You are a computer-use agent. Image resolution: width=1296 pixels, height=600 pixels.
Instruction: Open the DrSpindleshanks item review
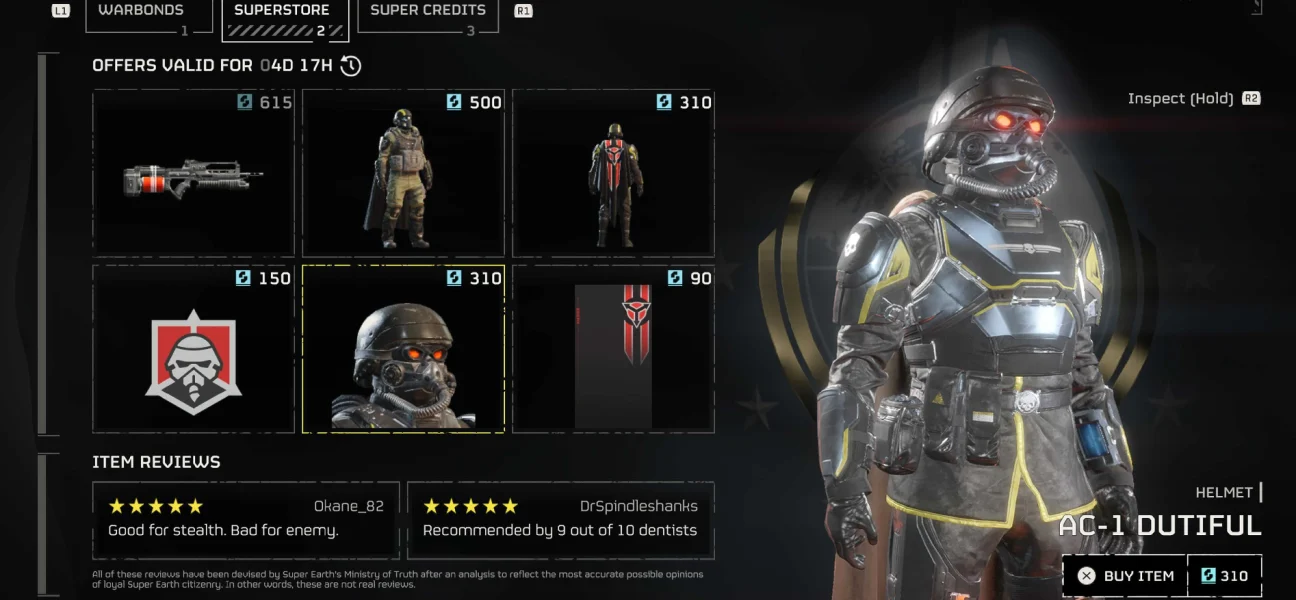click(x=561, y=520)
